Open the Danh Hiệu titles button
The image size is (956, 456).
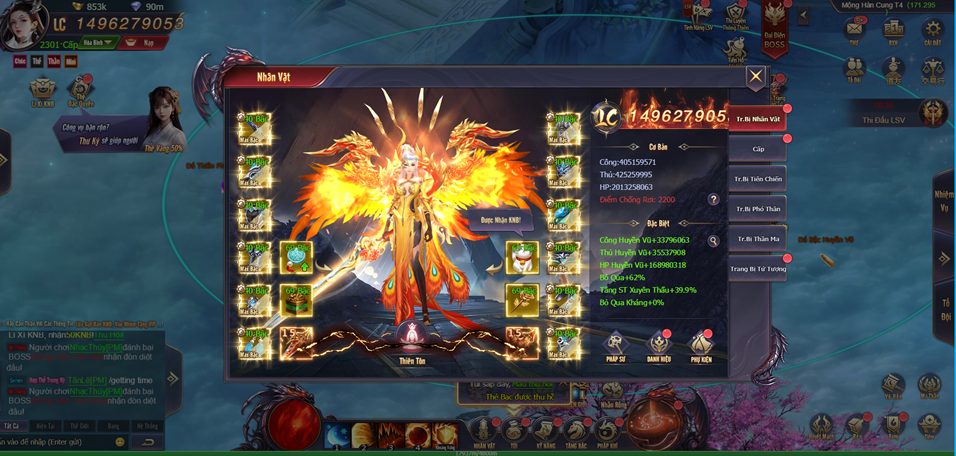tap(659, 345)
